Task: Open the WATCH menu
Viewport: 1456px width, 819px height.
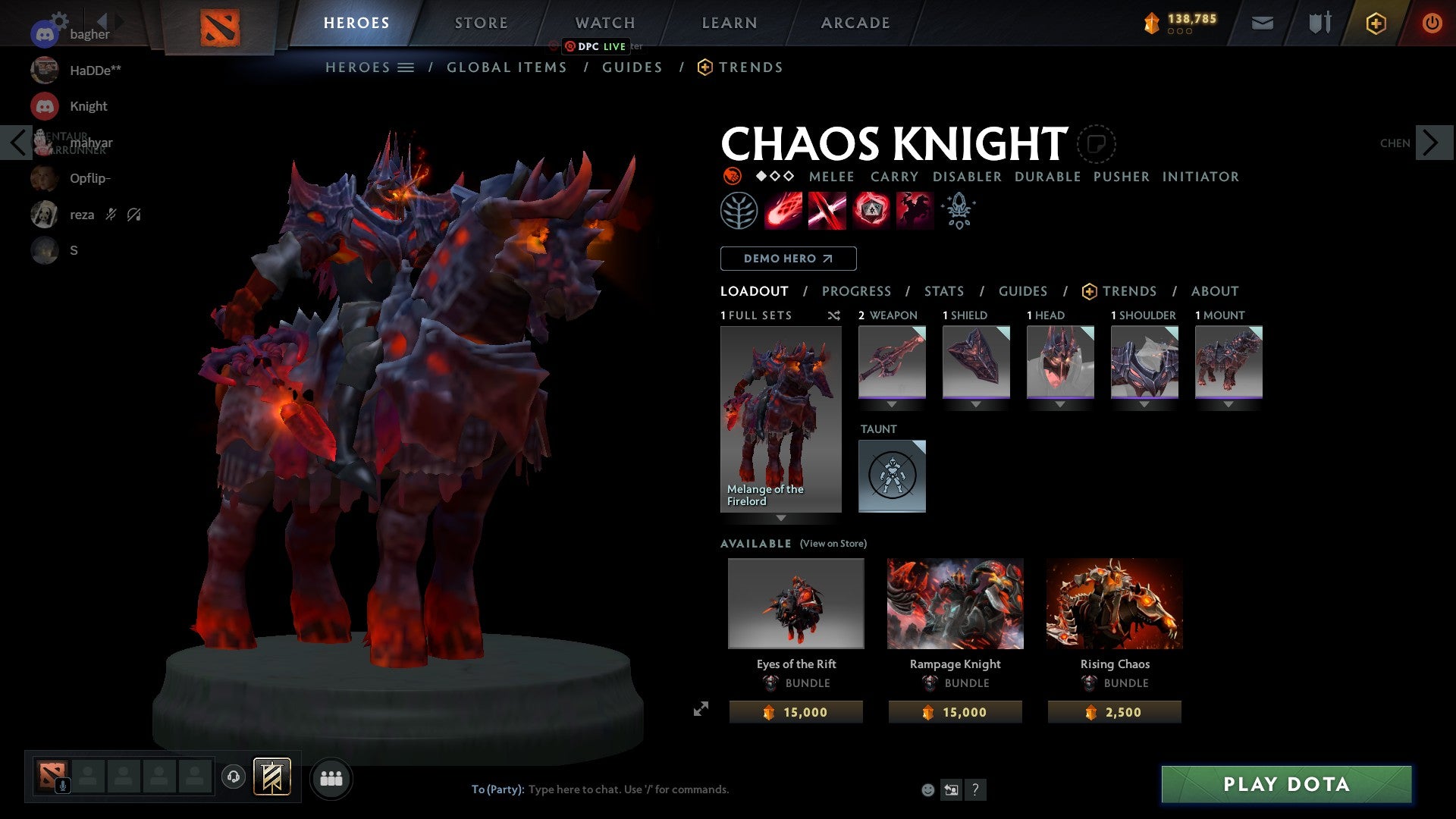Action: coord(604,23)
